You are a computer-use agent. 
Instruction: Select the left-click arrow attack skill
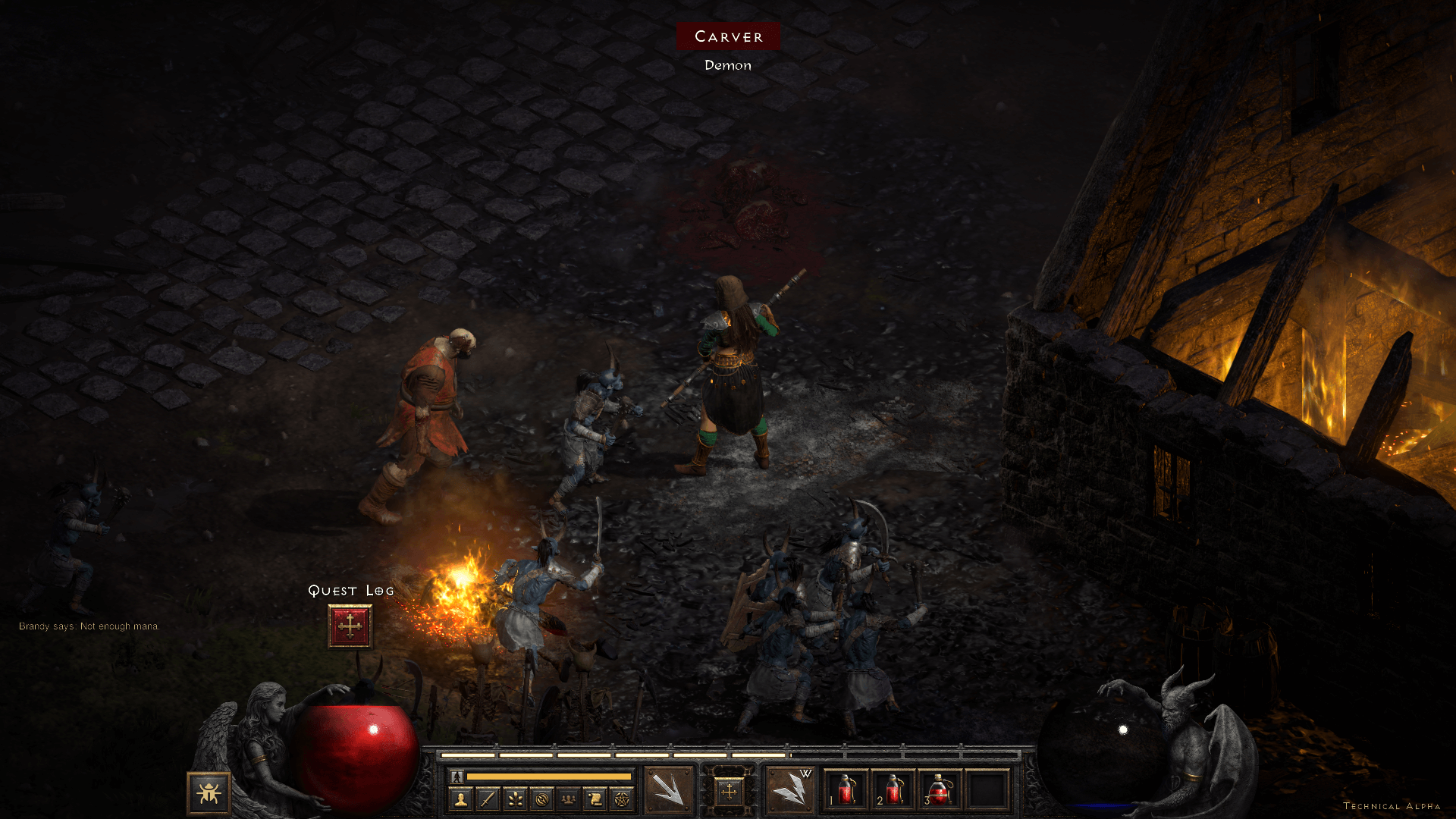click(668, 790)
